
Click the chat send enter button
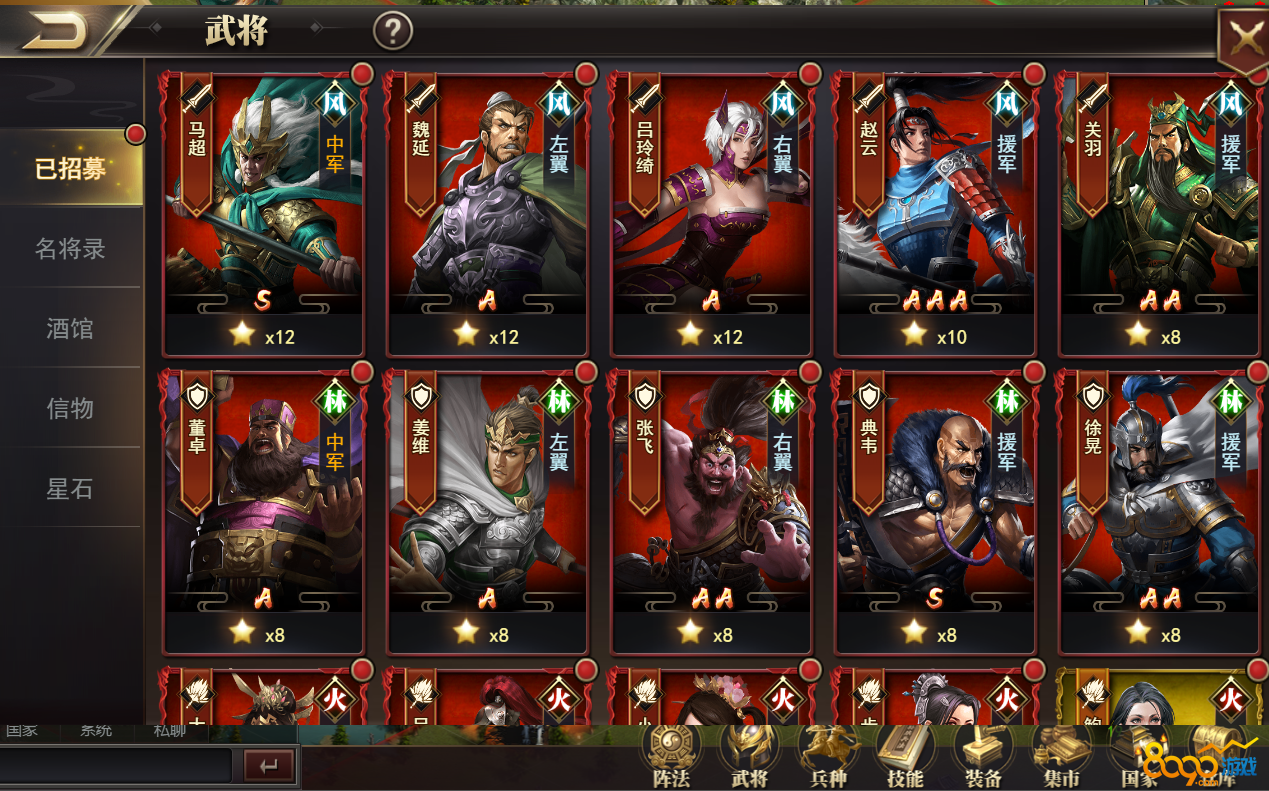[x=269, y=767]
